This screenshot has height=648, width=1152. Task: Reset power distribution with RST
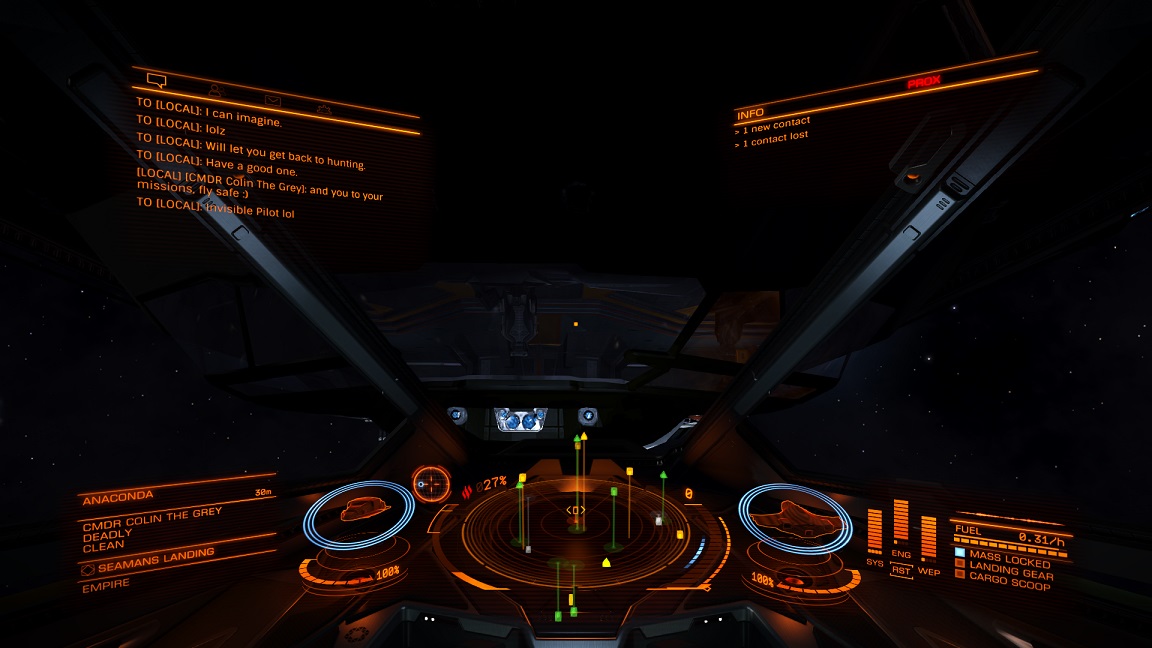point(901,570)
